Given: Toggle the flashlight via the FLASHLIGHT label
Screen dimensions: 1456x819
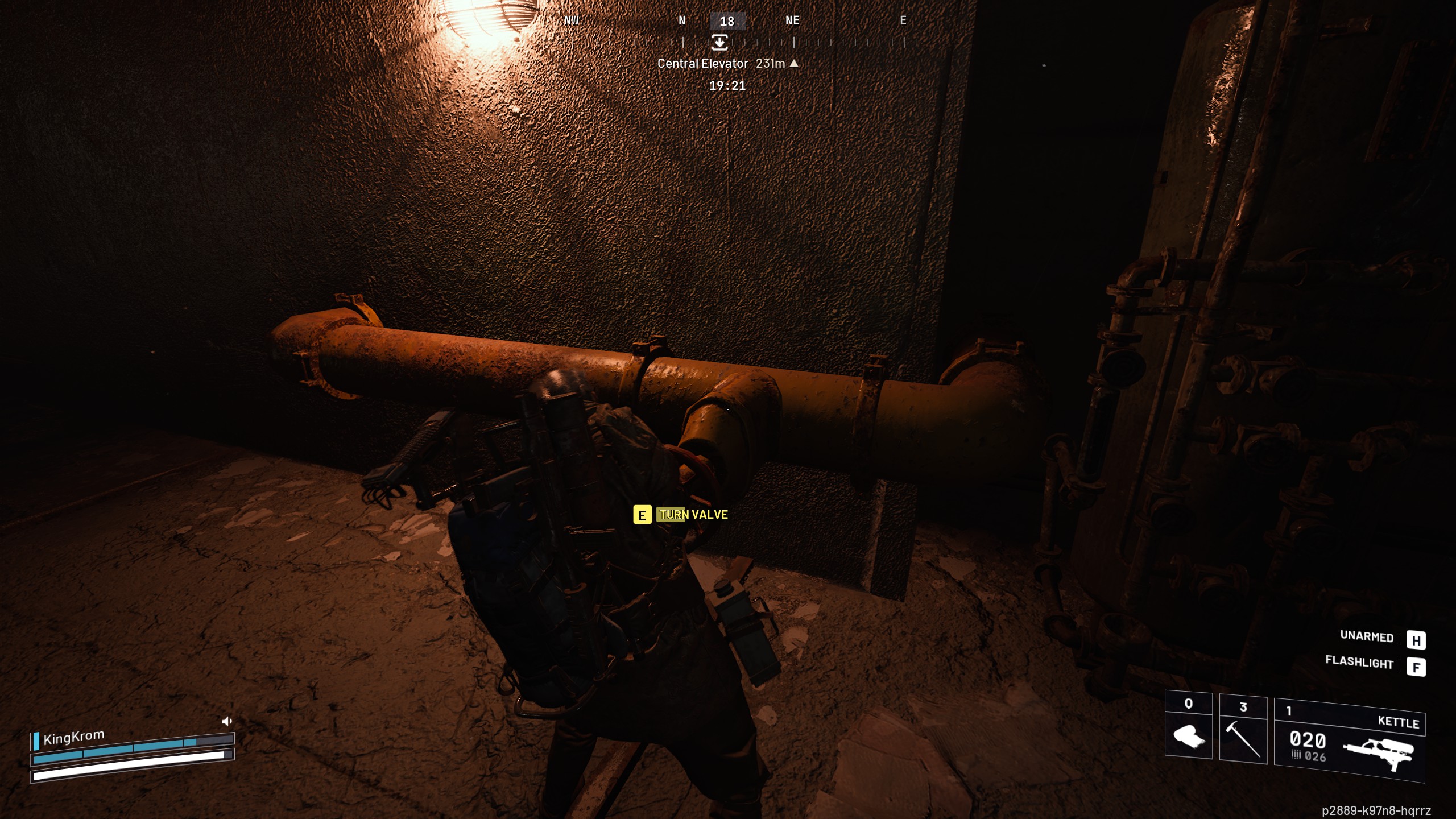Looking at the screenshot, I should pyautogui.click(x=1358, y=663).
